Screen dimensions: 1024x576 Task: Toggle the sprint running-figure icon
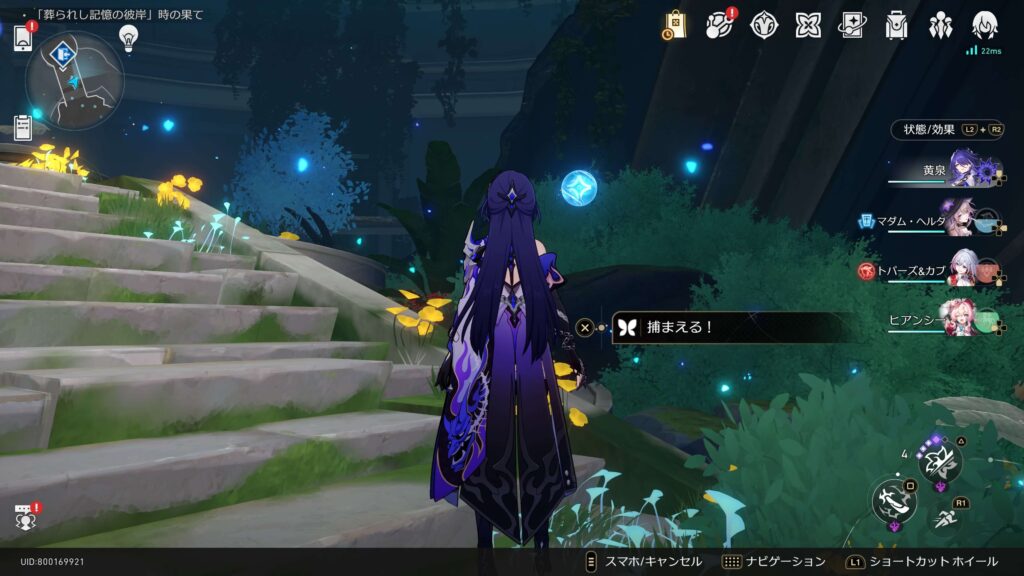click(x=946, y=518)
